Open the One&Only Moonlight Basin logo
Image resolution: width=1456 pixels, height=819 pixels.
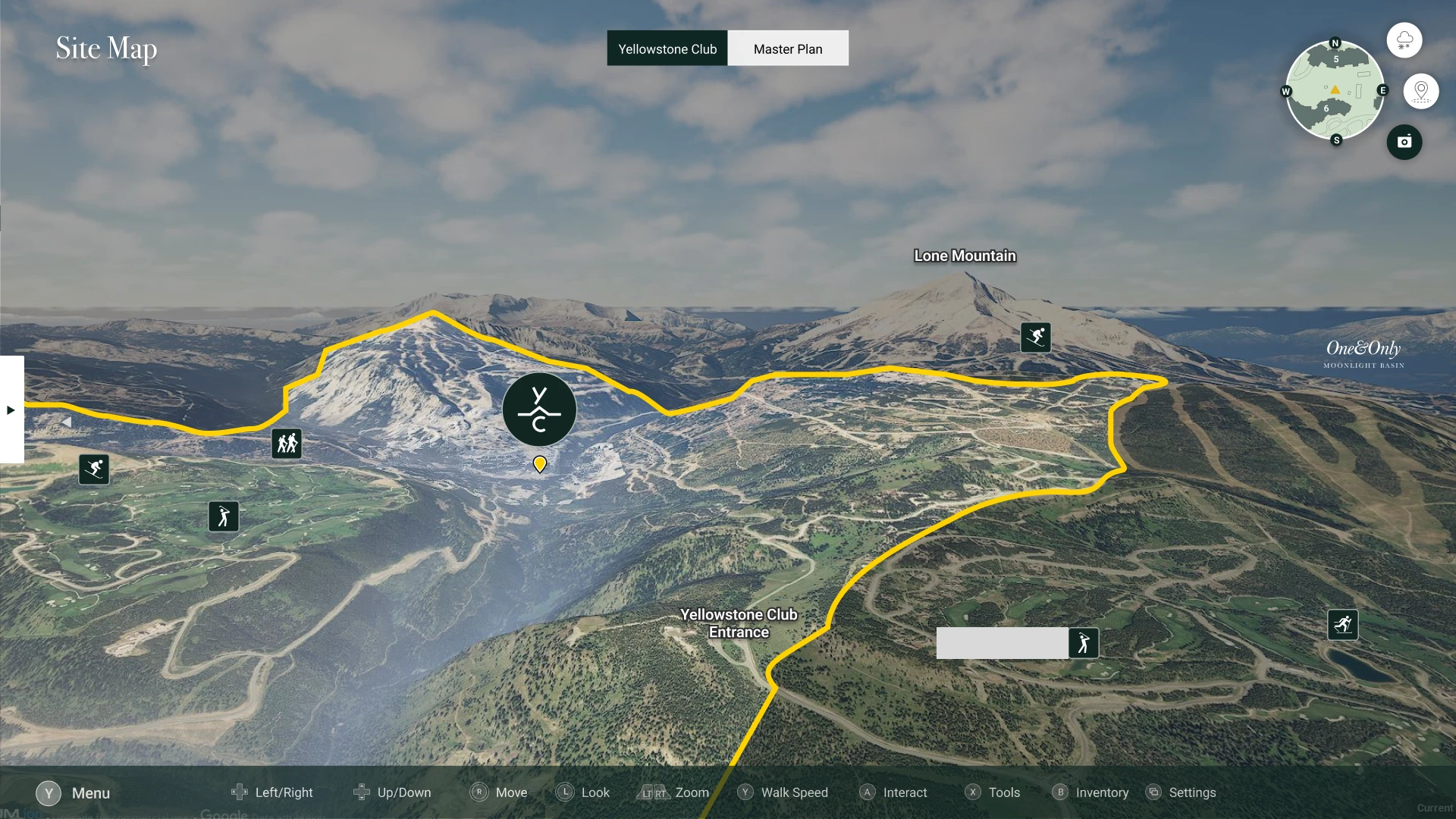point(1363,353)
